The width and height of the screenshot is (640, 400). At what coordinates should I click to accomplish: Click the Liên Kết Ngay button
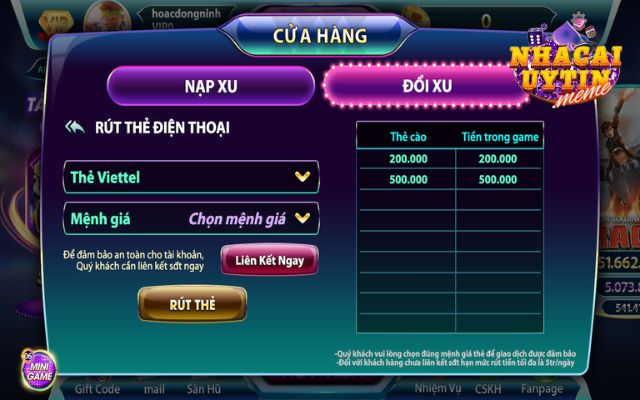tap(269, 260)
